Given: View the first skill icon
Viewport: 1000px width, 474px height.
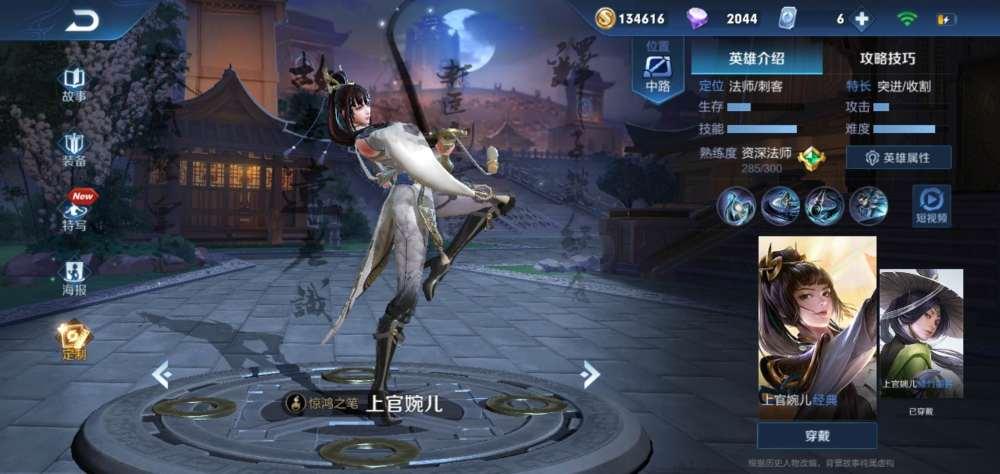Looking at the screenshot, I should pos(735,205).
